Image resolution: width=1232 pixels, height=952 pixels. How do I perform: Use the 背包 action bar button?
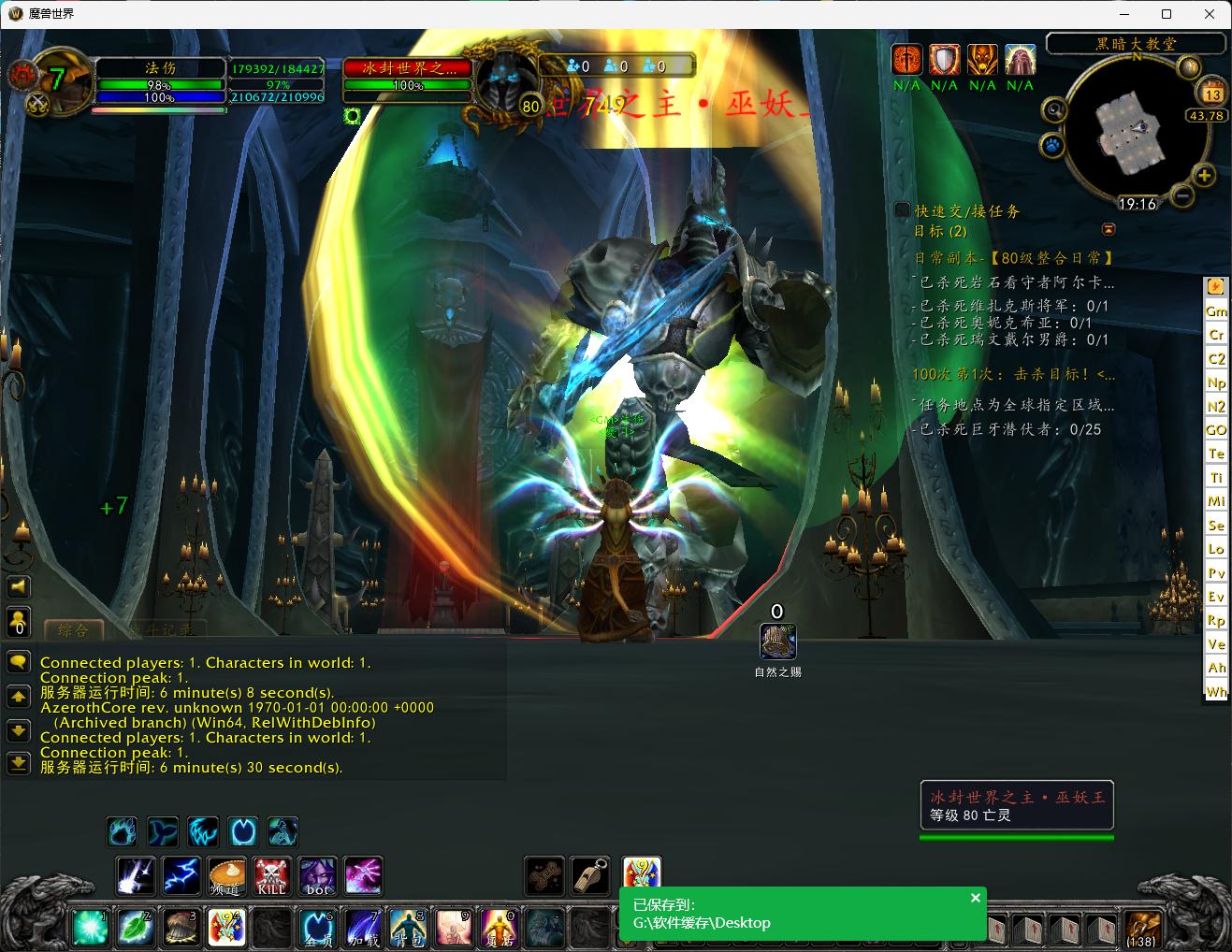pyautogui.click(x=408, y=928)
